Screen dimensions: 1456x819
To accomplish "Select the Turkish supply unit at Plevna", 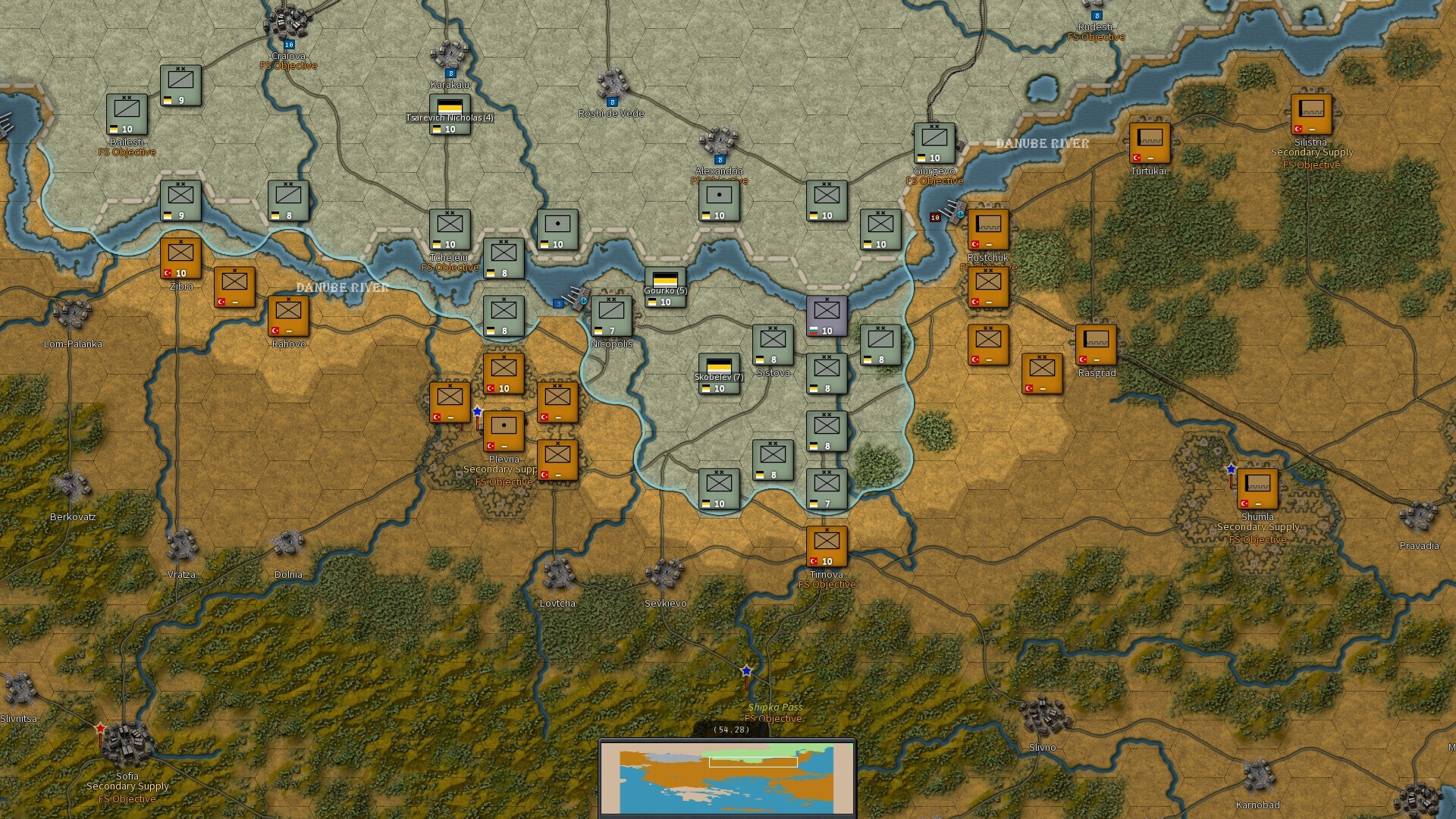I will (x=503, y=430).
